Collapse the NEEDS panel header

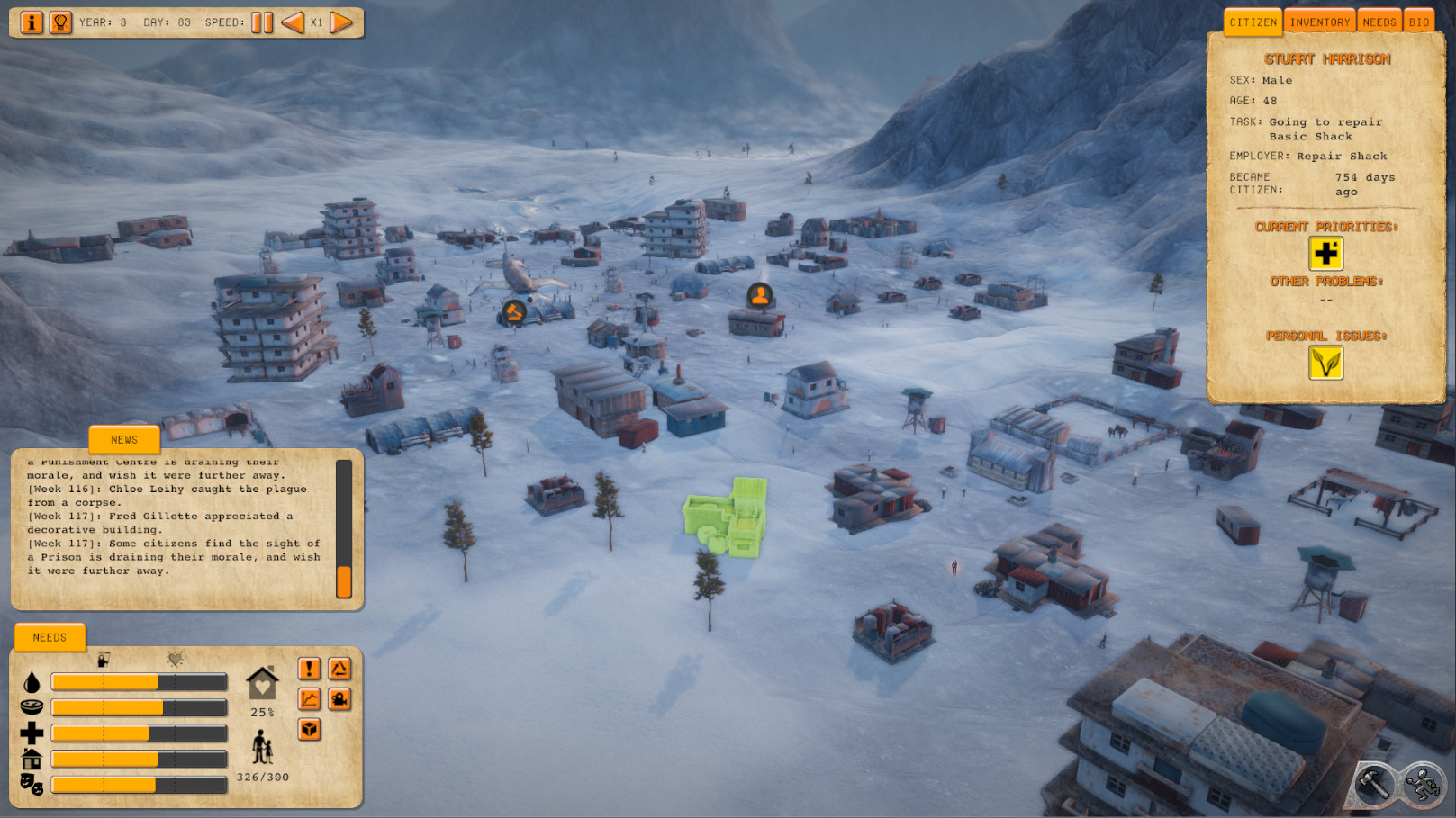[x=50, y=637]
